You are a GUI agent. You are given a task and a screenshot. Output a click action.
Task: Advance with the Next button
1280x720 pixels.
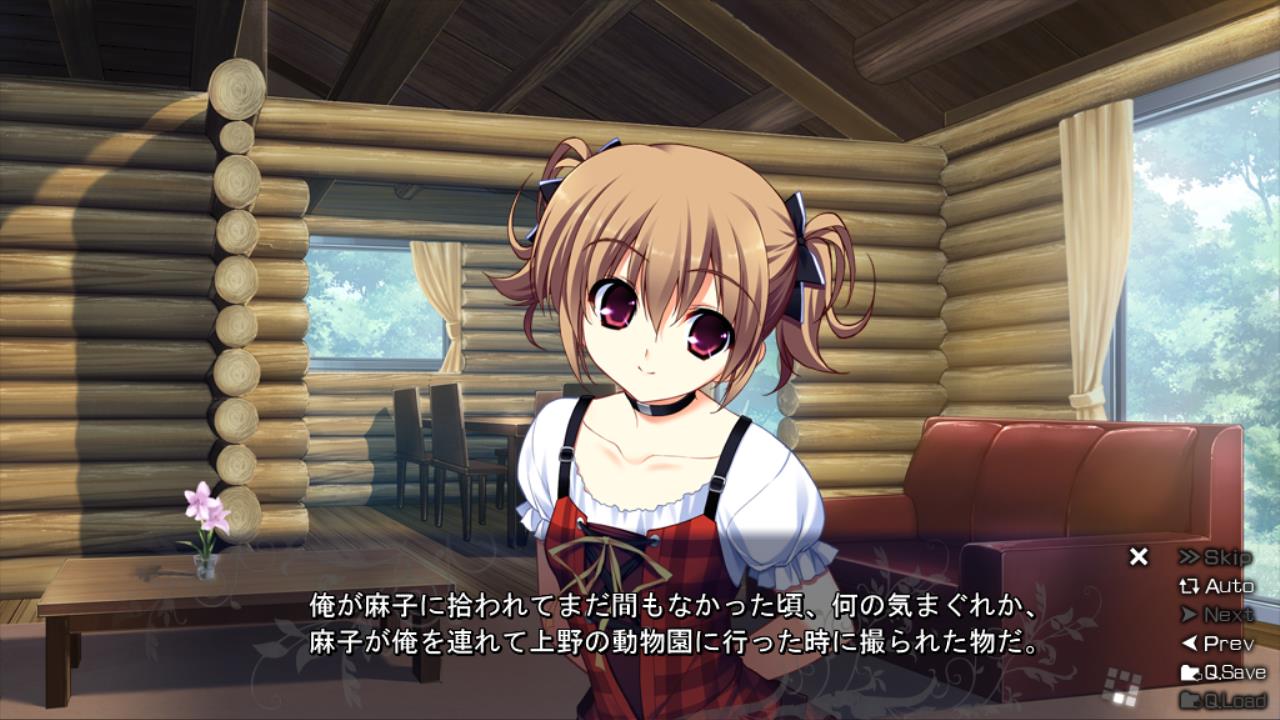[1216, 615]
